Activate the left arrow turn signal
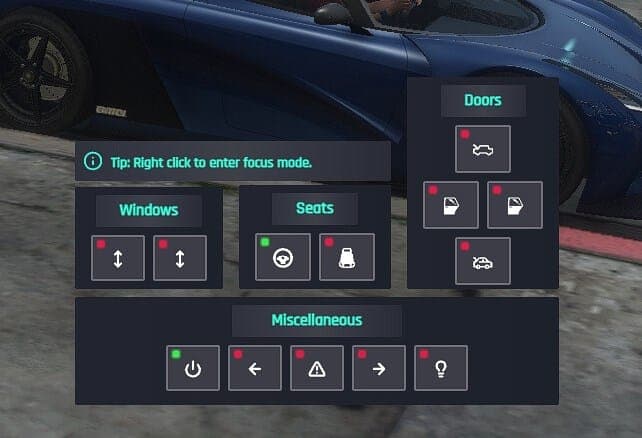Screen dimensions: 642x438 255,369
